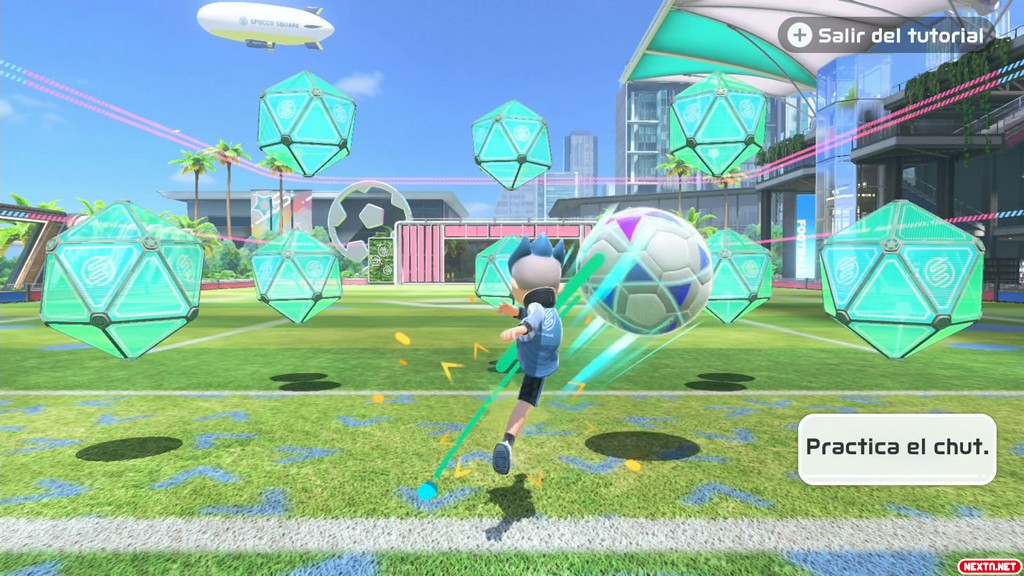Exit via the Salir del tutorial button

click(888, 36)
